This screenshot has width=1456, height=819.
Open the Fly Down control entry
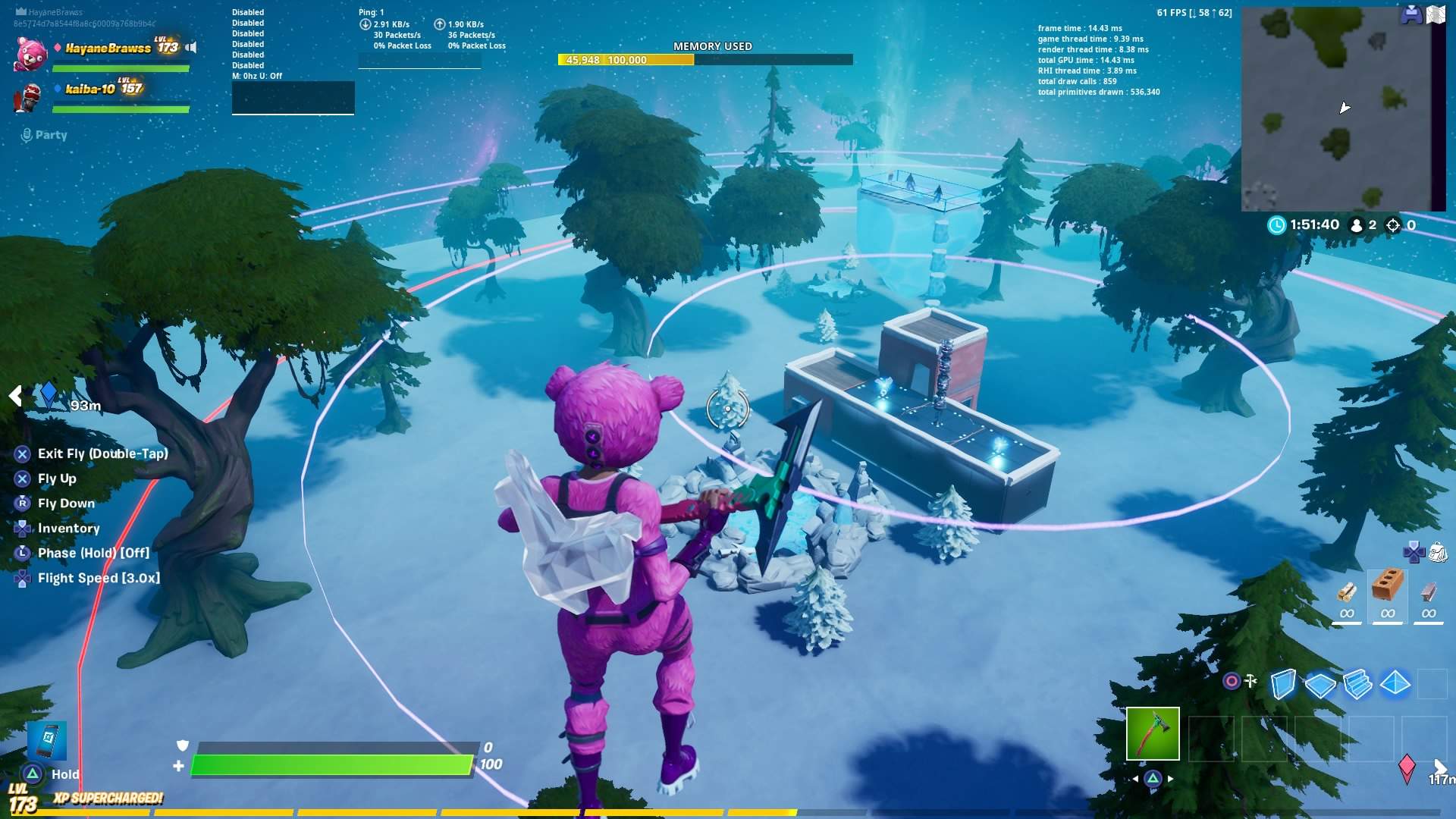[x=66, y=503]
